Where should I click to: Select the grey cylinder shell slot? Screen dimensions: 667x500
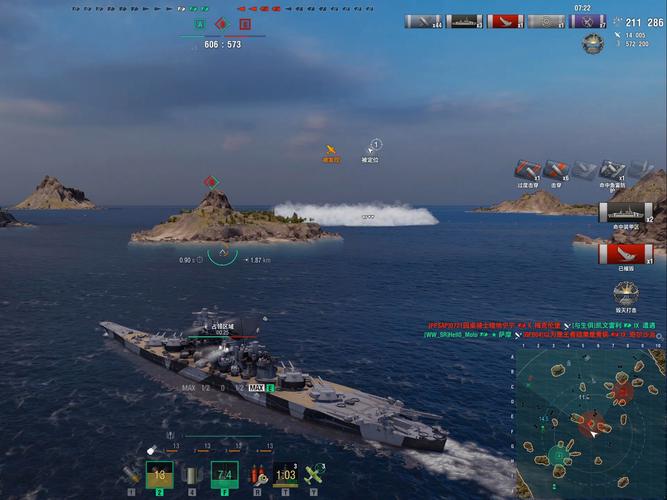point(191,475)
